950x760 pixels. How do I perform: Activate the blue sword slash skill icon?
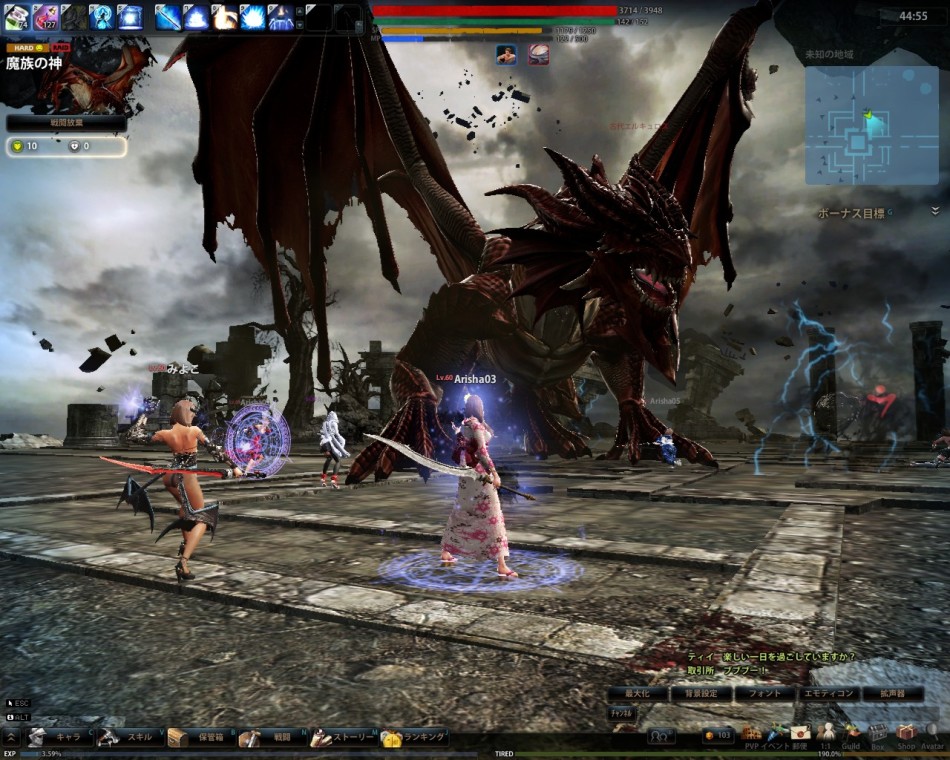point(167,17)
